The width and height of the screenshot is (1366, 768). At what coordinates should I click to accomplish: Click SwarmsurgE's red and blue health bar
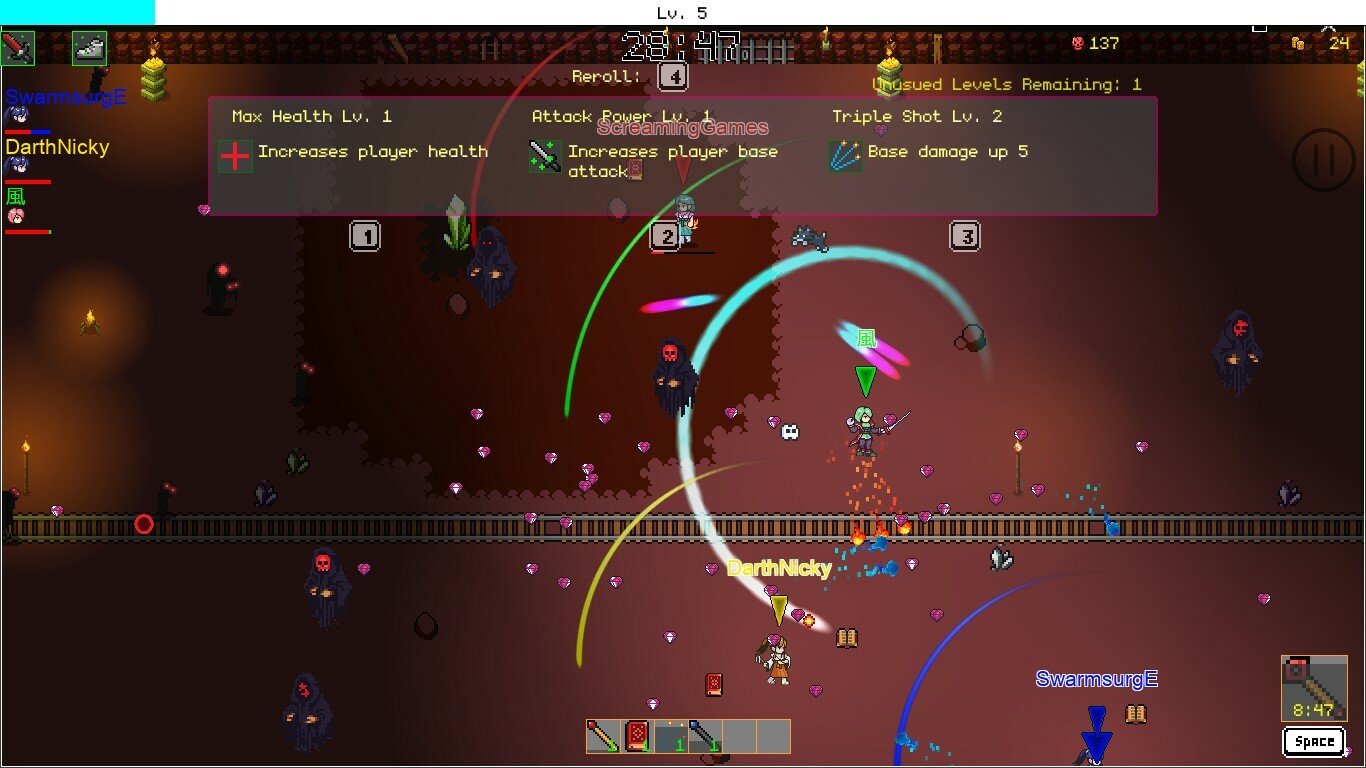pyautogui.click(x=28, y=132)
